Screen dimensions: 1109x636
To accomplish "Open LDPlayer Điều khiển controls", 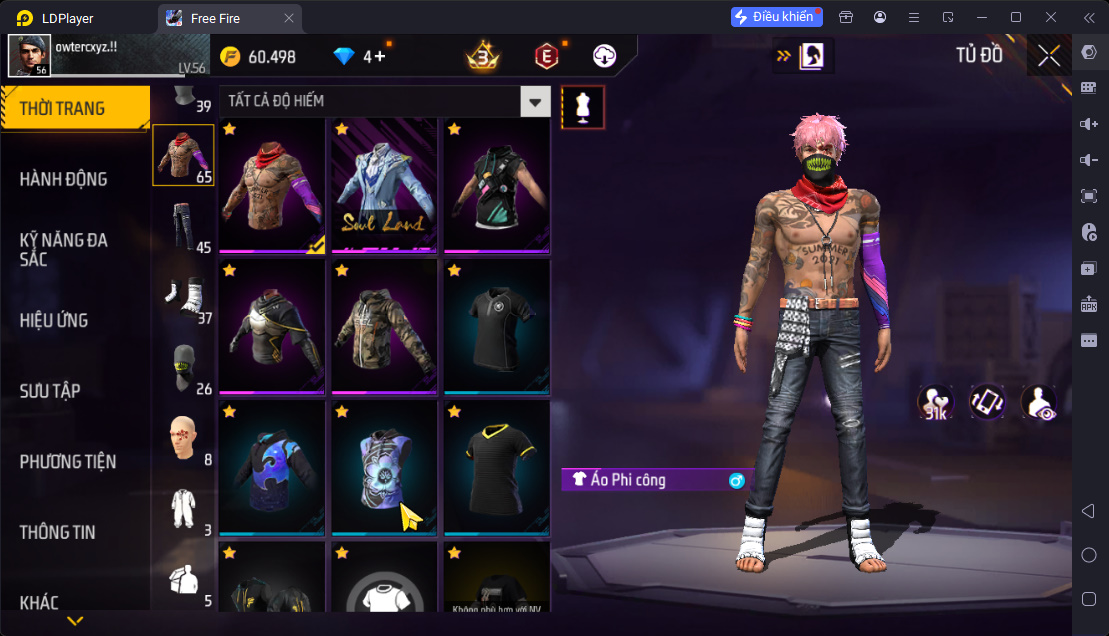I will [776, 17].
